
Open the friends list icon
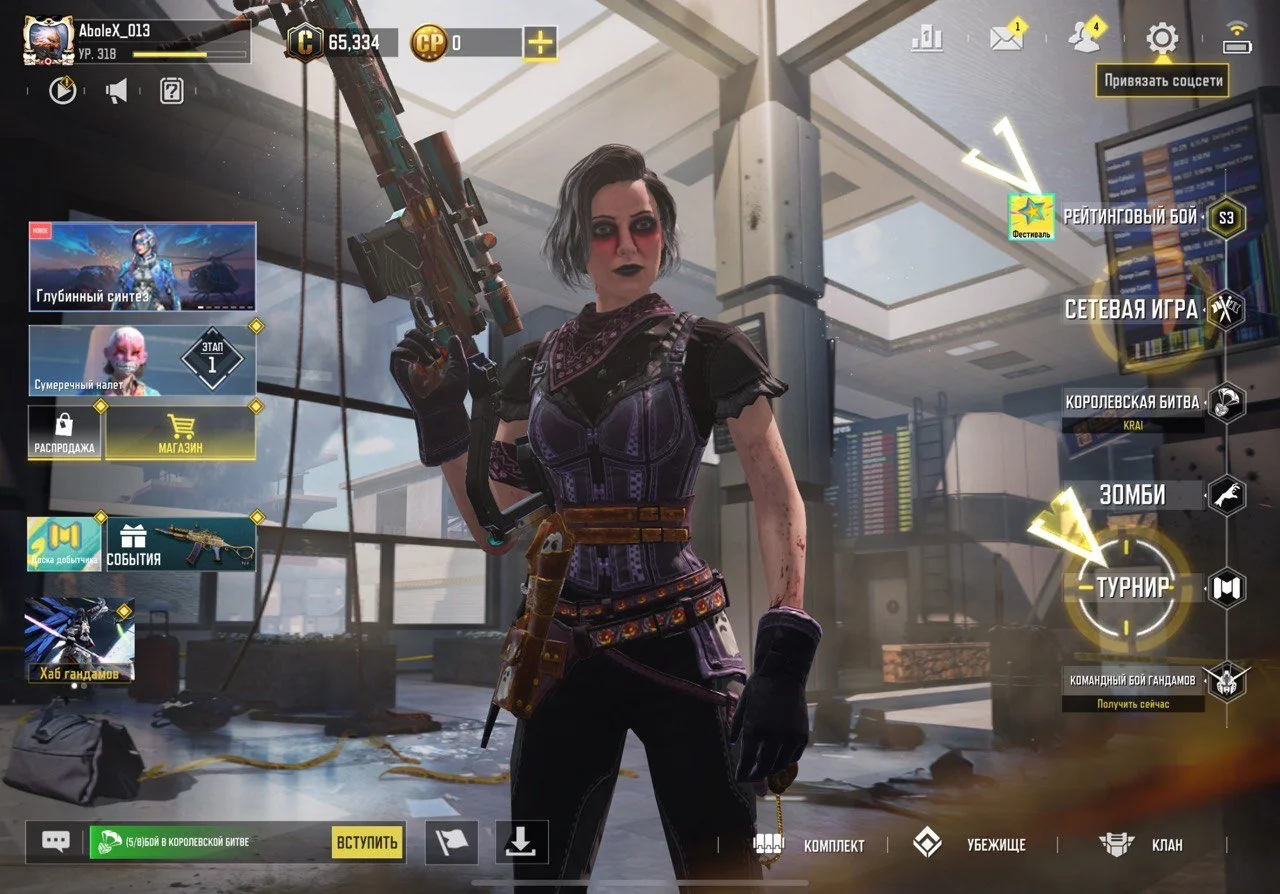click(x=1083, y=39)
